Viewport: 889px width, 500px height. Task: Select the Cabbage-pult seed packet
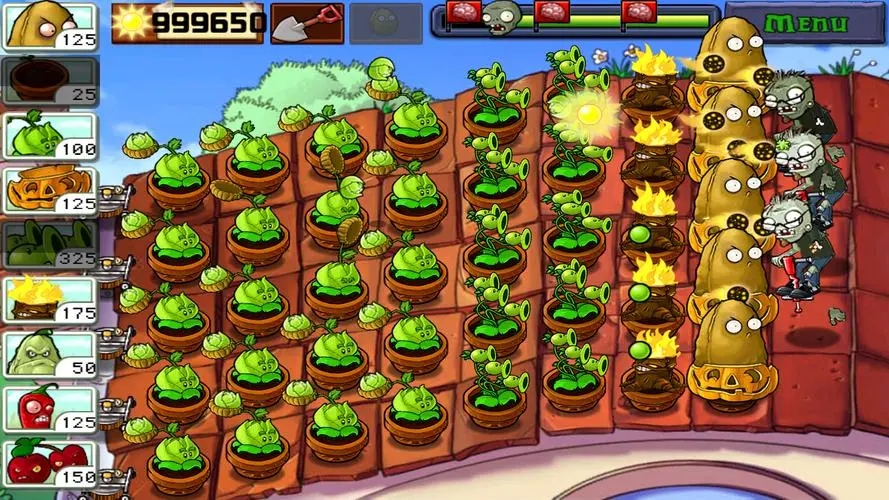click(x=49, y=135)
